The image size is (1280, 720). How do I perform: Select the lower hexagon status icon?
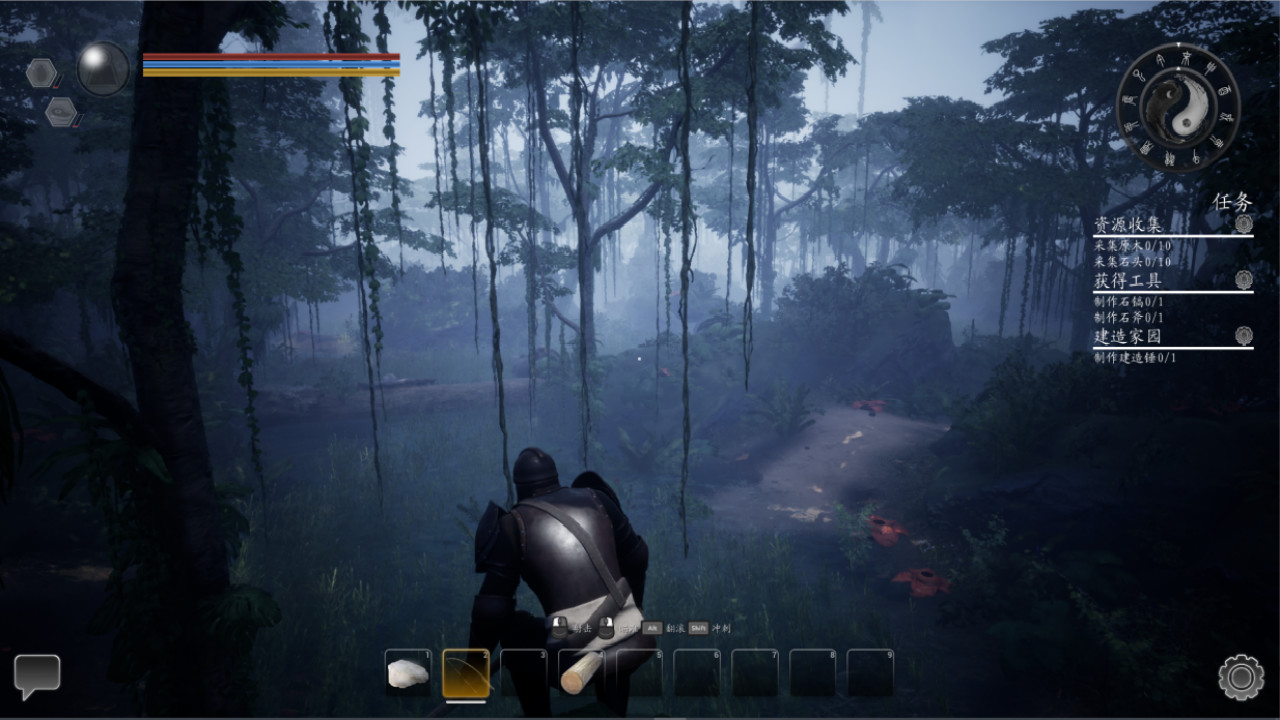tap(61, 111)
